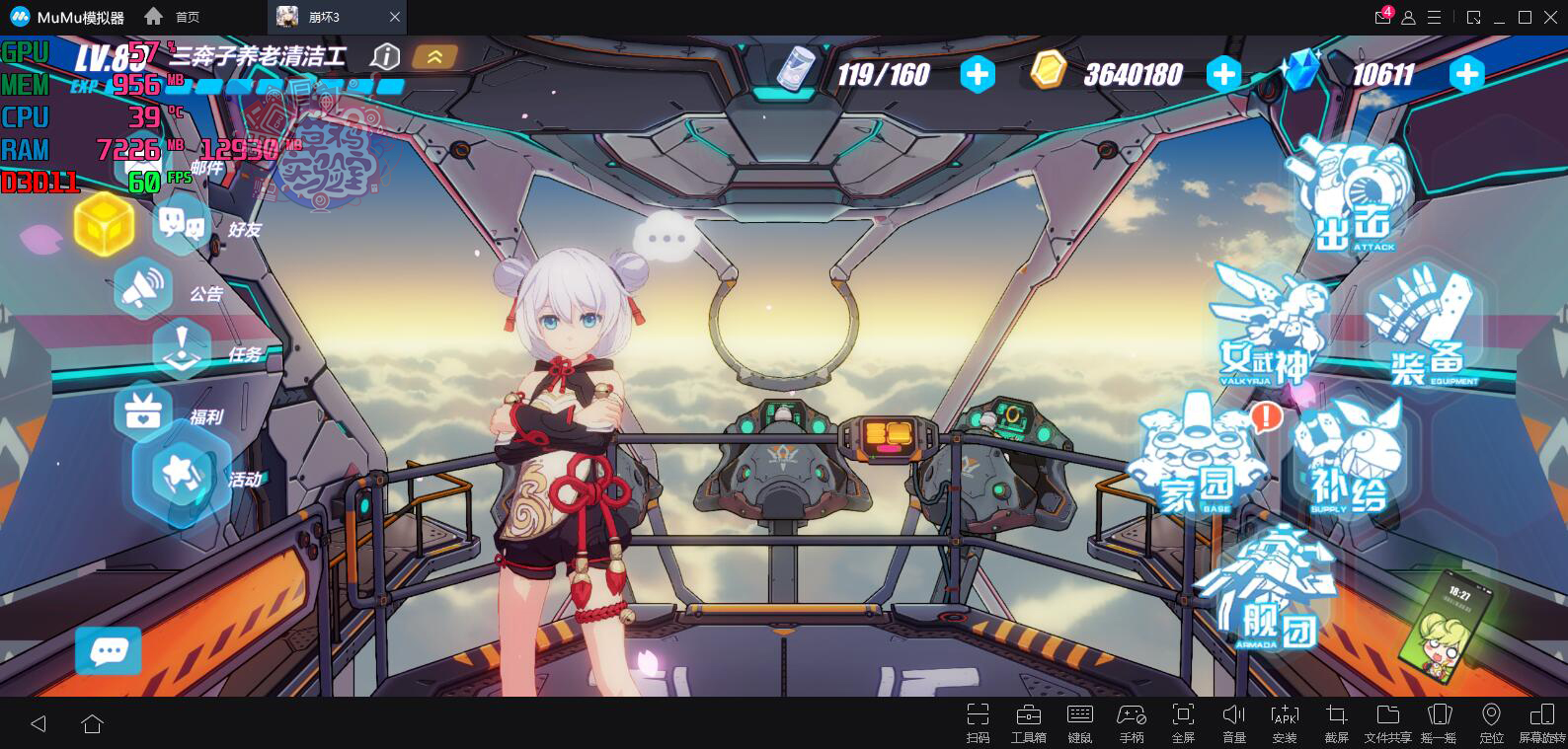The width and height of the screenshot is (1568, 749).
Task: Toggle 屏幕旋转 screen rotation
Action: tap(1540, 723)
